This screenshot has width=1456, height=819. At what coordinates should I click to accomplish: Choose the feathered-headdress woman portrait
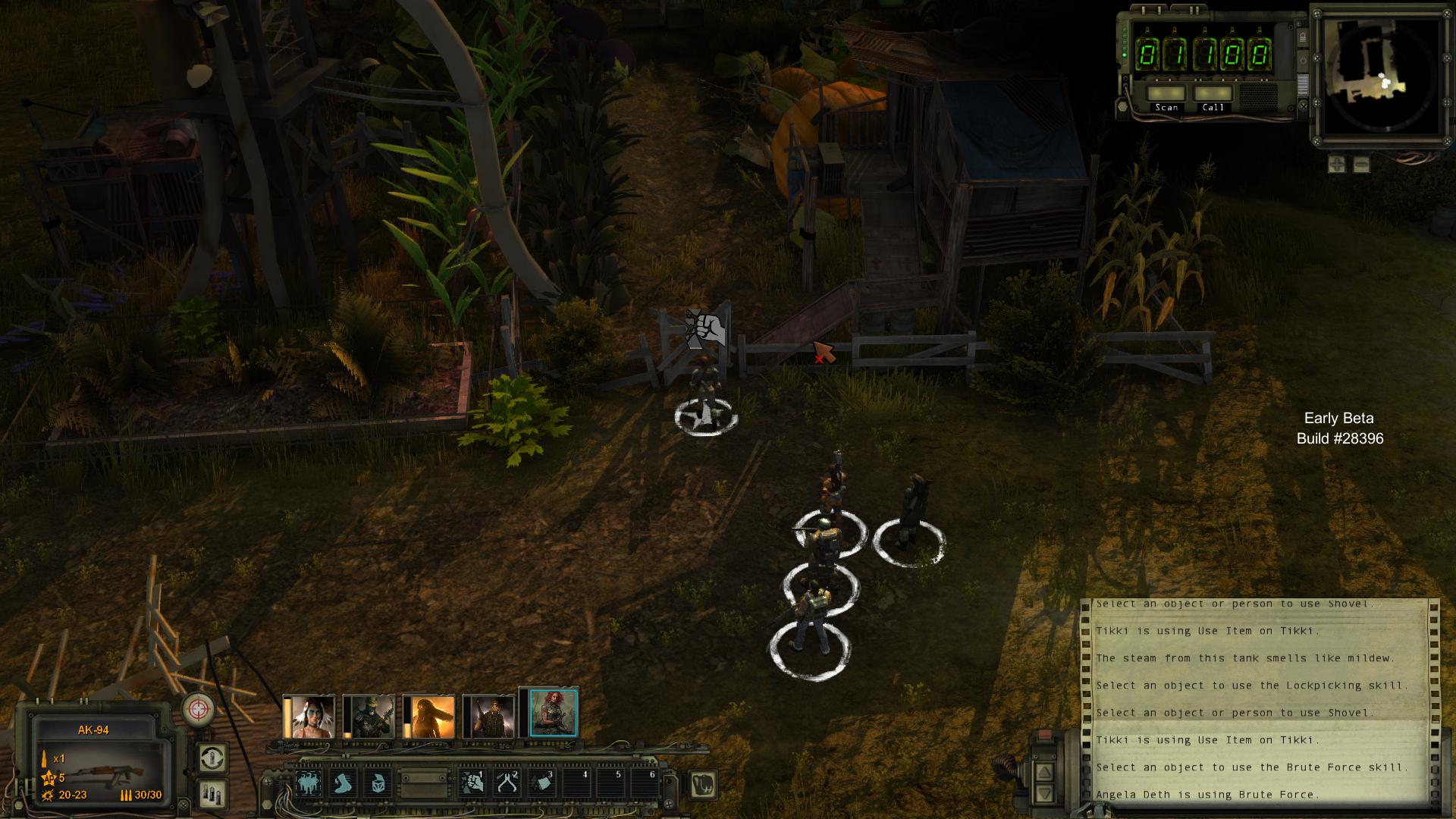pos(309,717)
